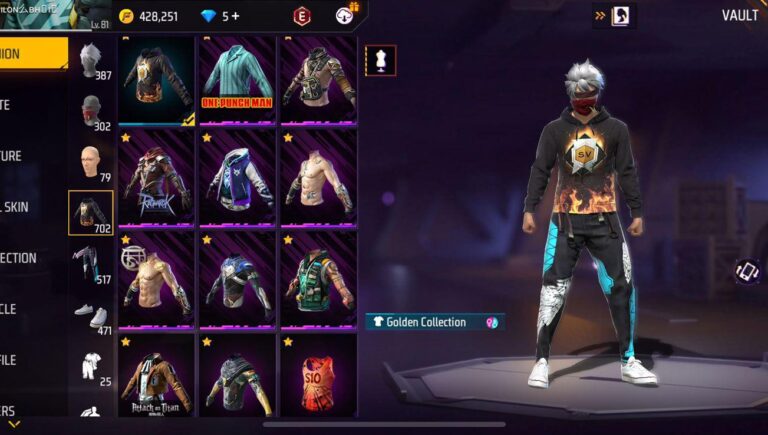Show the face category with 79 items
The width and height of the screenshot is (768, 435).
[92, 164]
